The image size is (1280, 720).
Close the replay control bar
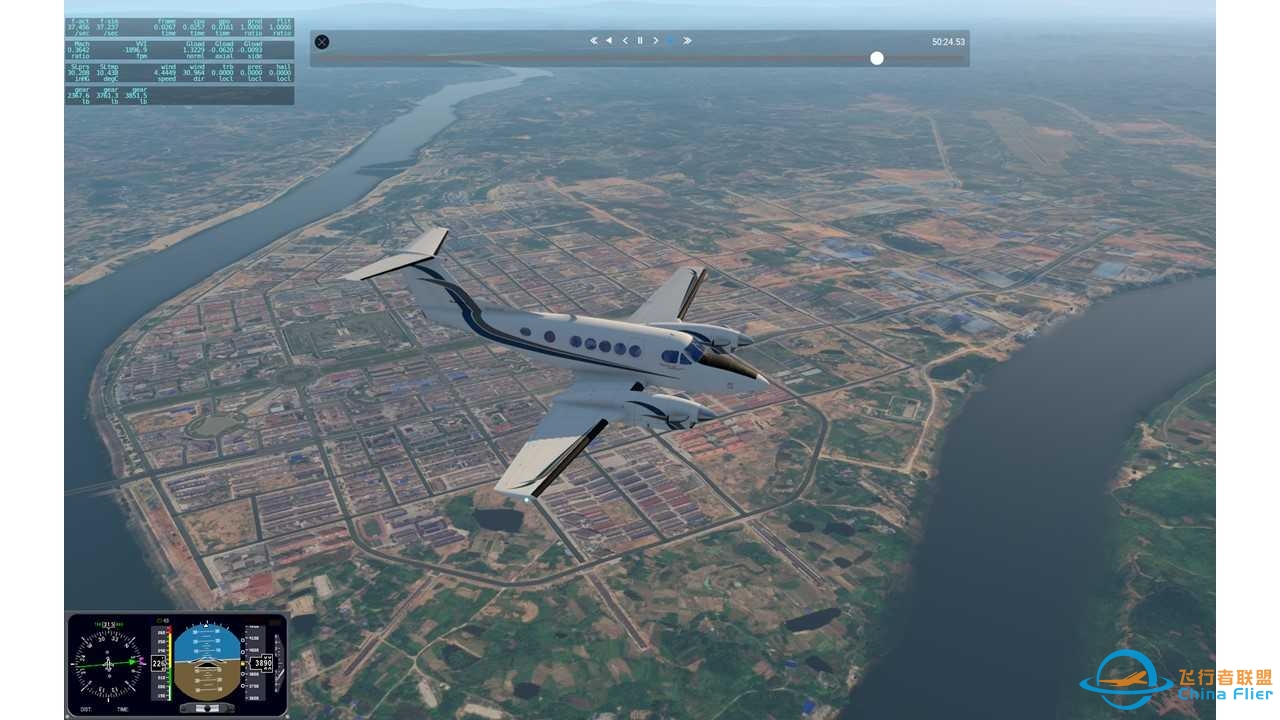[x=322, y=42]
